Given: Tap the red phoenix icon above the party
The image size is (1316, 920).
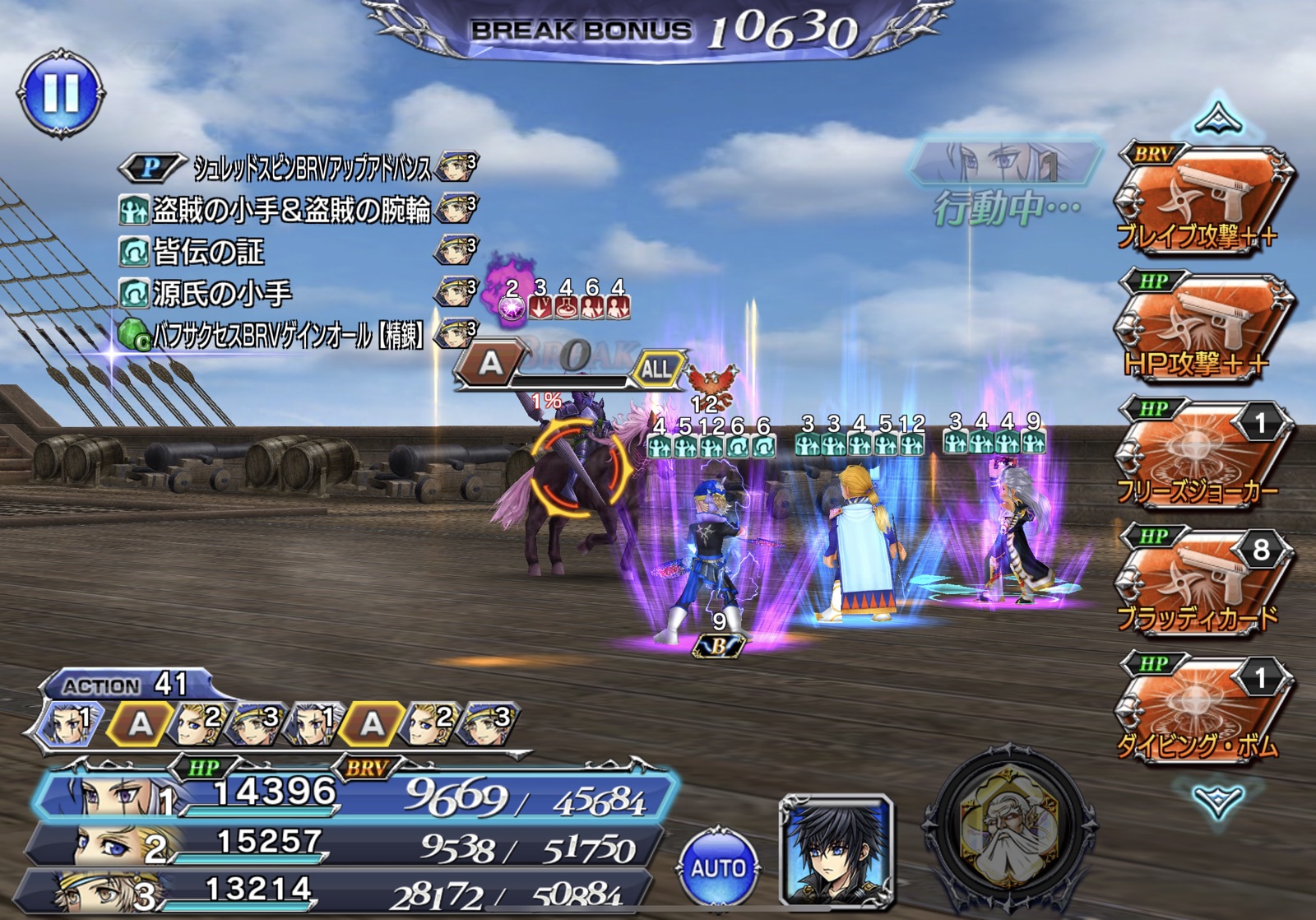Looking at the screenshot, I should tap(712, 381).
